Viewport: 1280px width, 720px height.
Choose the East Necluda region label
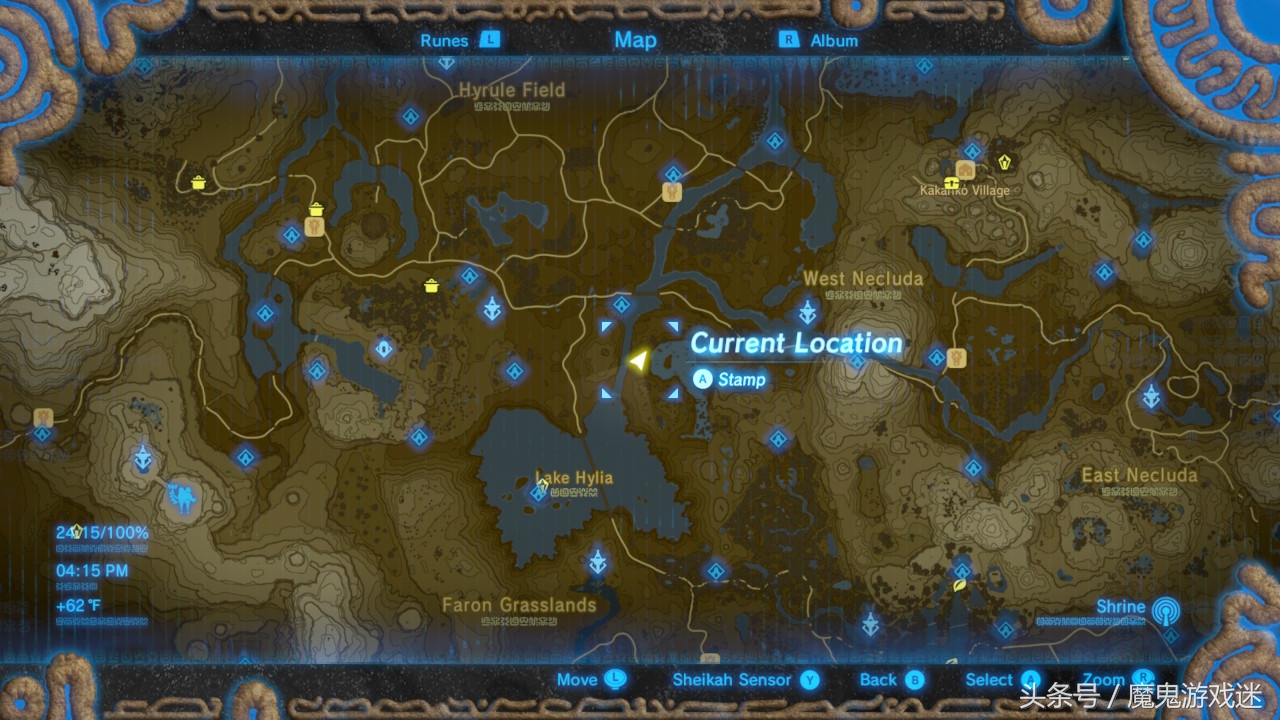click(x=1139, y=475)
